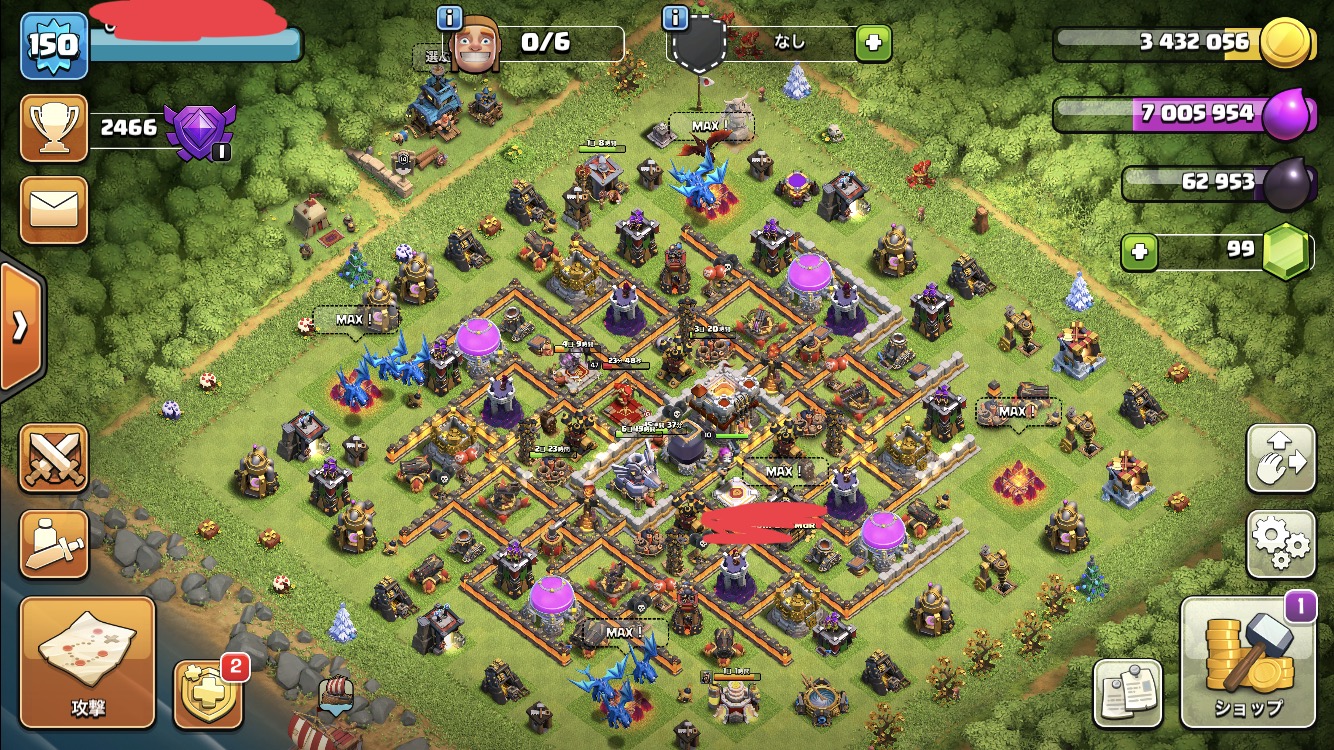Expand the side arrow panel
The image size is (1334, 750).
[19, 326]
